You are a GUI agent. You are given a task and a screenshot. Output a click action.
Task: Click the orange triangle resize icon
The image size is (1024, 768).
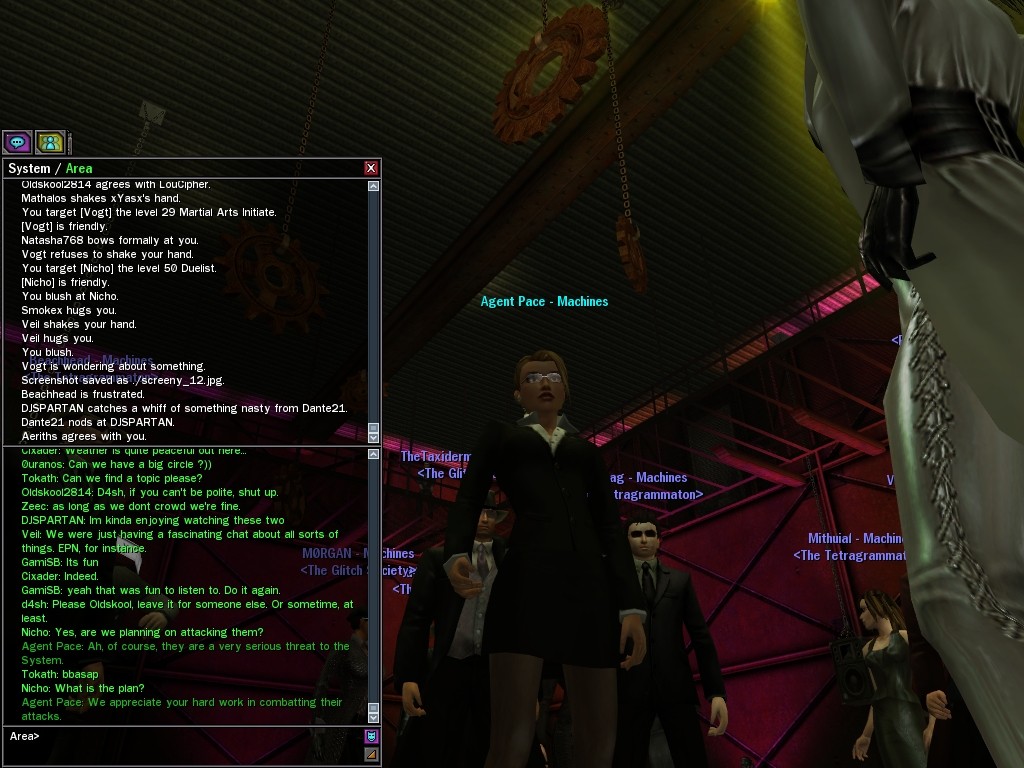pos(371,753)
